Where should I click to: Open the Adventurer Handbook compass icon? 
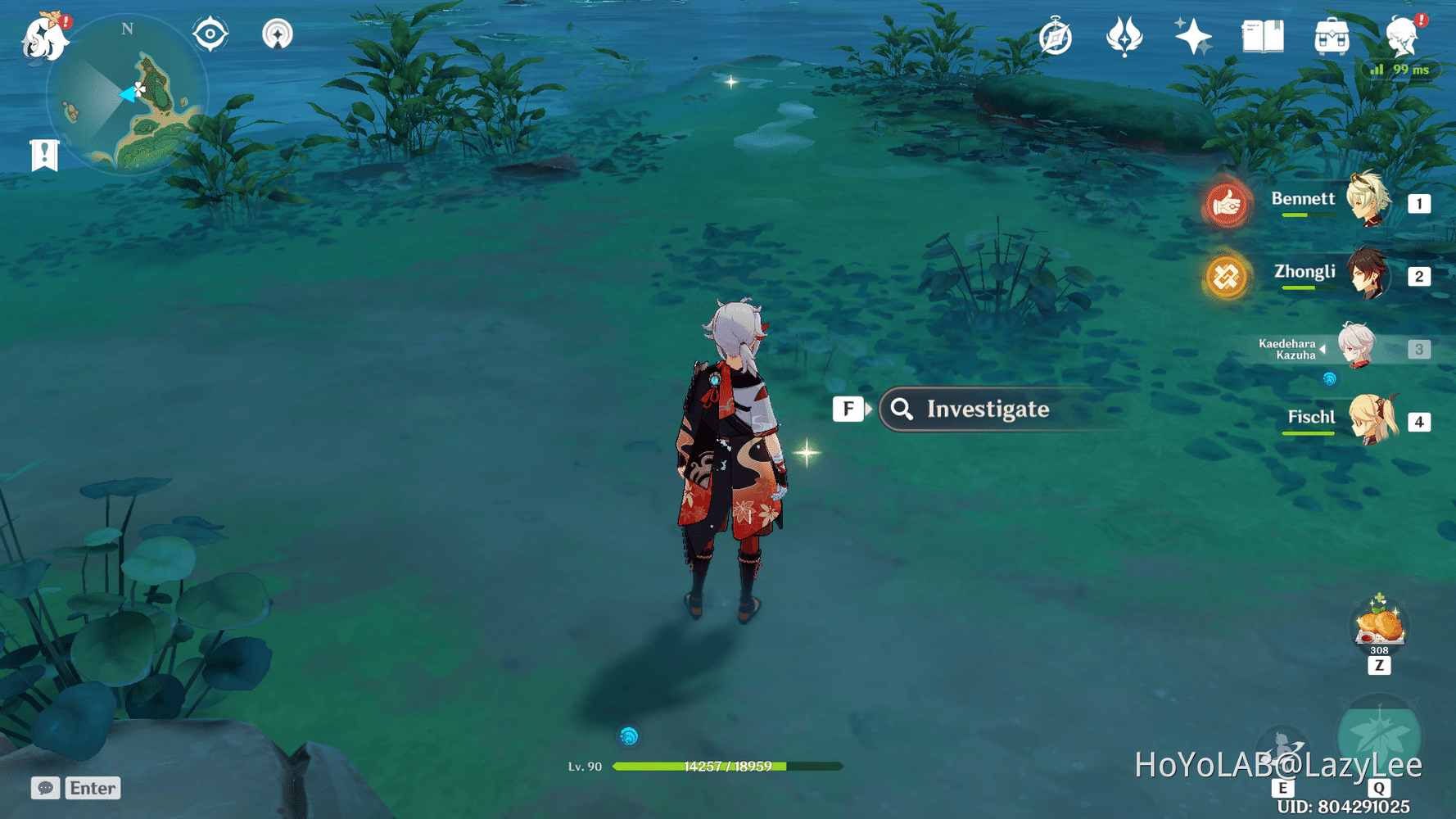pyautogui.click(x=1055, y=36)
